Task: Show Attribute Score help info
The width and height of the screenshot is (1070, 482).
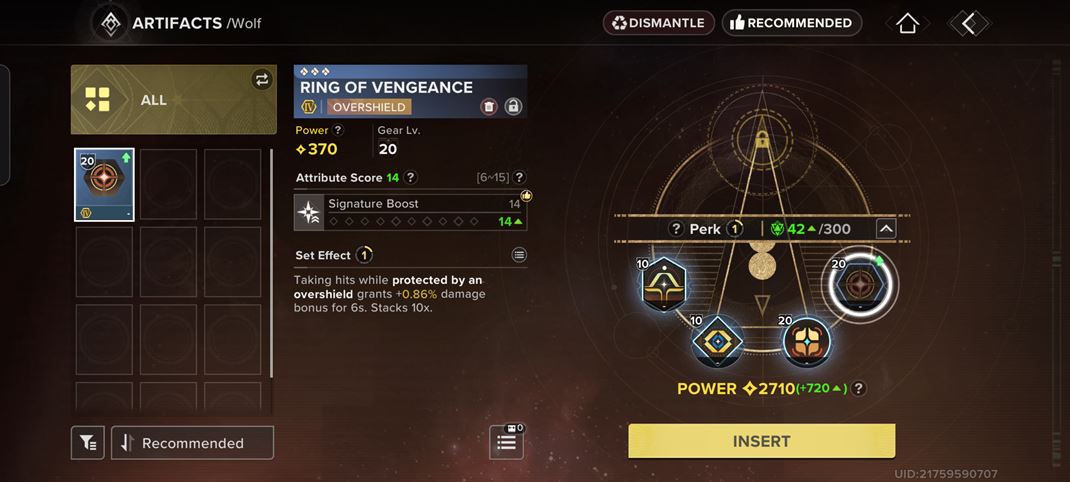Action: (410, 178)
